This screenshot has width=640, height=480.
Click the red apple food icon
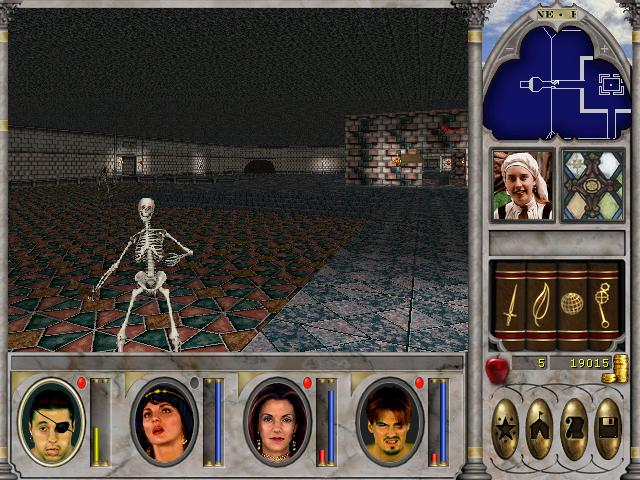[x=495, y=370]
